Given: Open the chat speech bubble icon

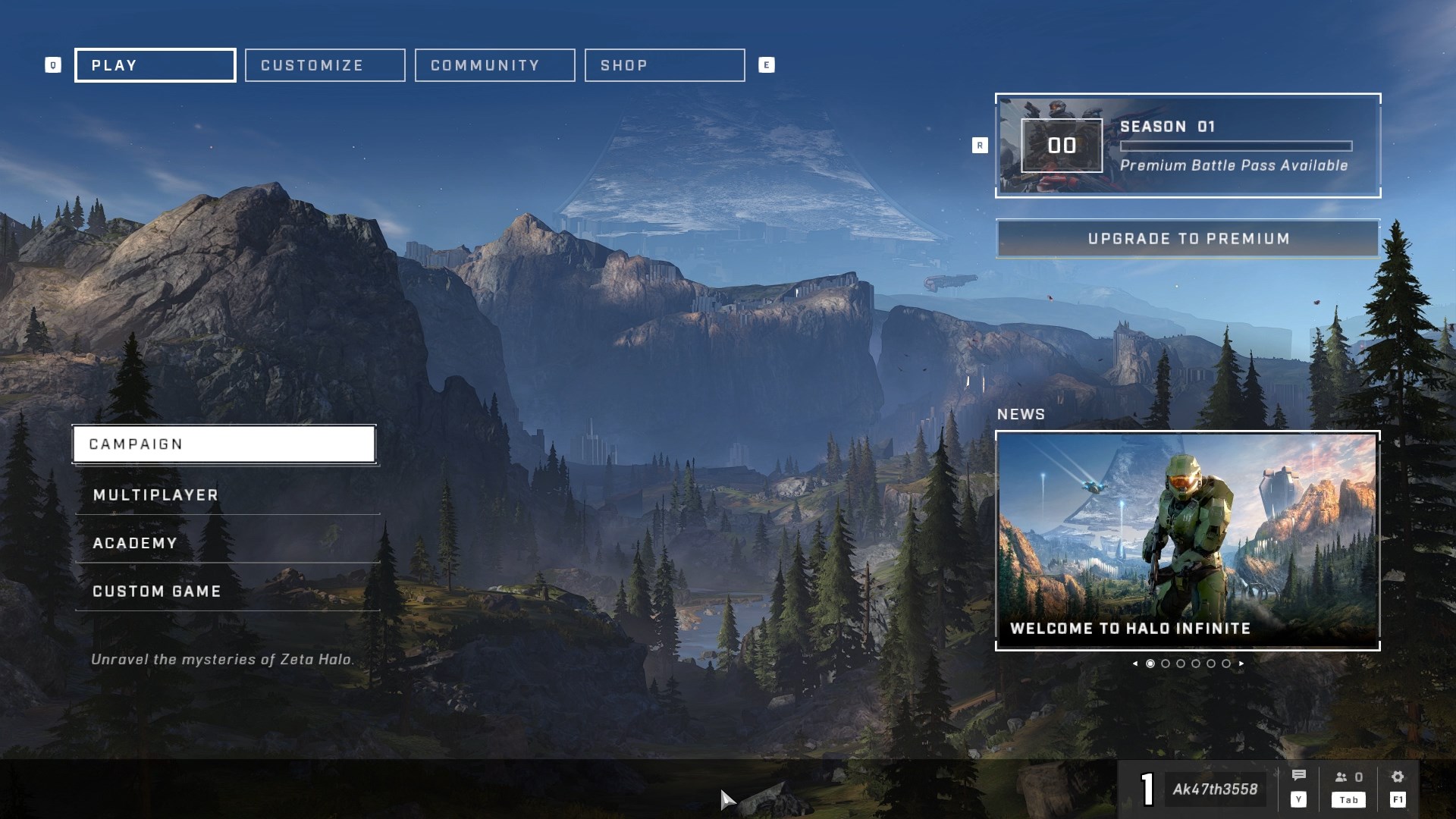Looking at the screenshot, I should coord(1298,776).
